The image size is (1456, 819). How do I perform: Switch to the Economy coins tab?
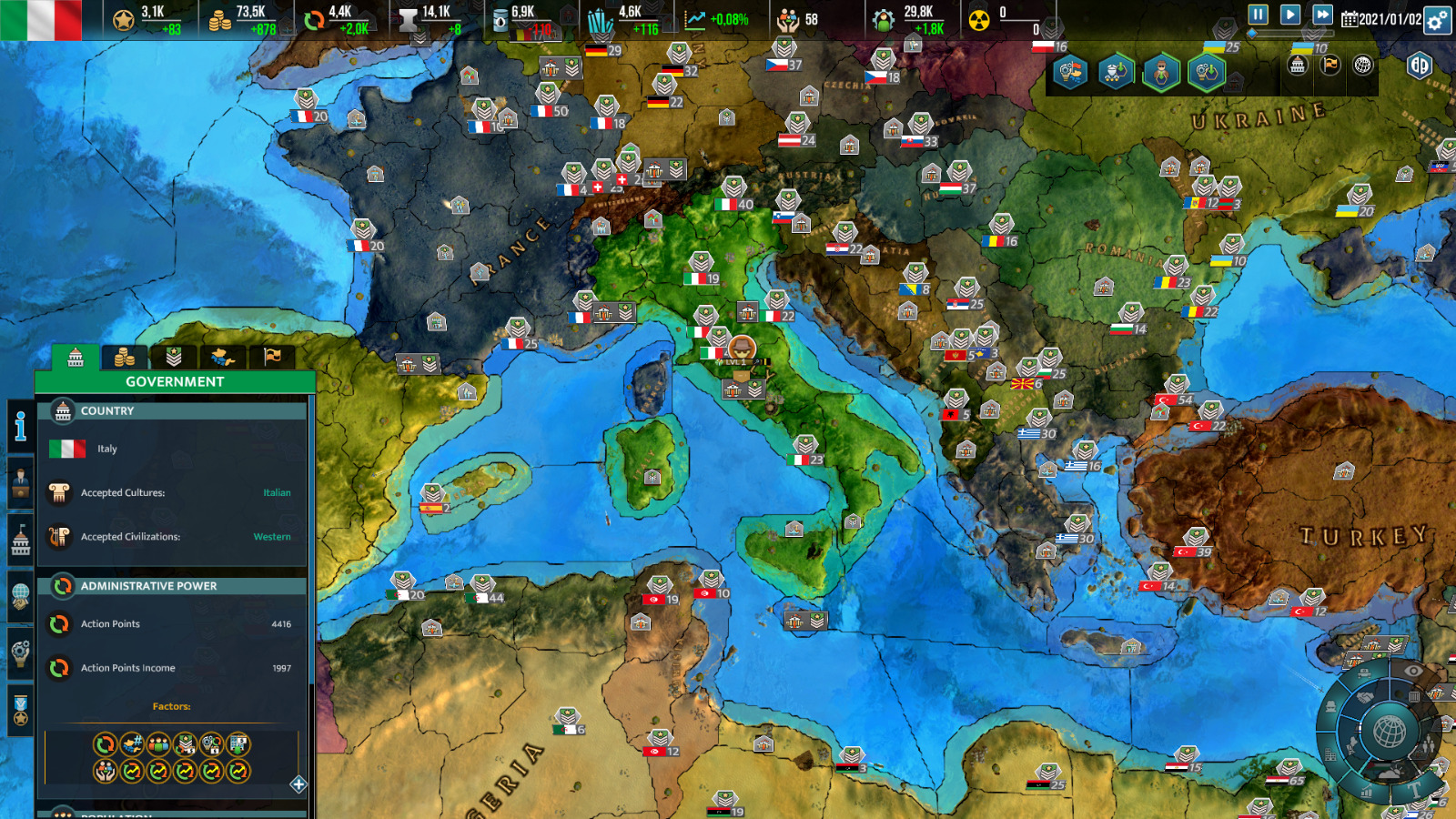125,357
